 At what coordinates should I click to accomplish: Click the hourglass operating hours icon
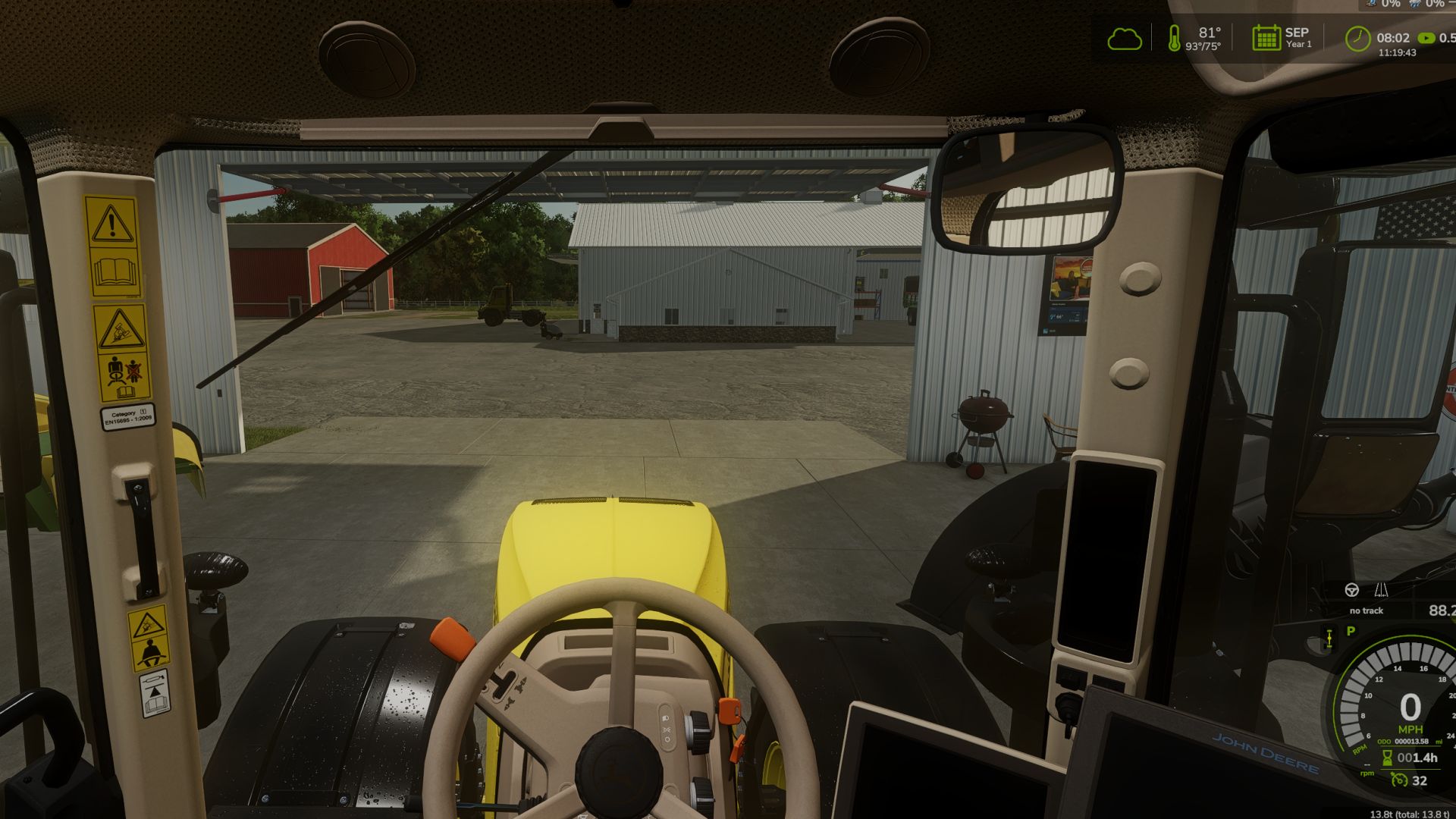pyautogui.click(x=1387, y=758)
